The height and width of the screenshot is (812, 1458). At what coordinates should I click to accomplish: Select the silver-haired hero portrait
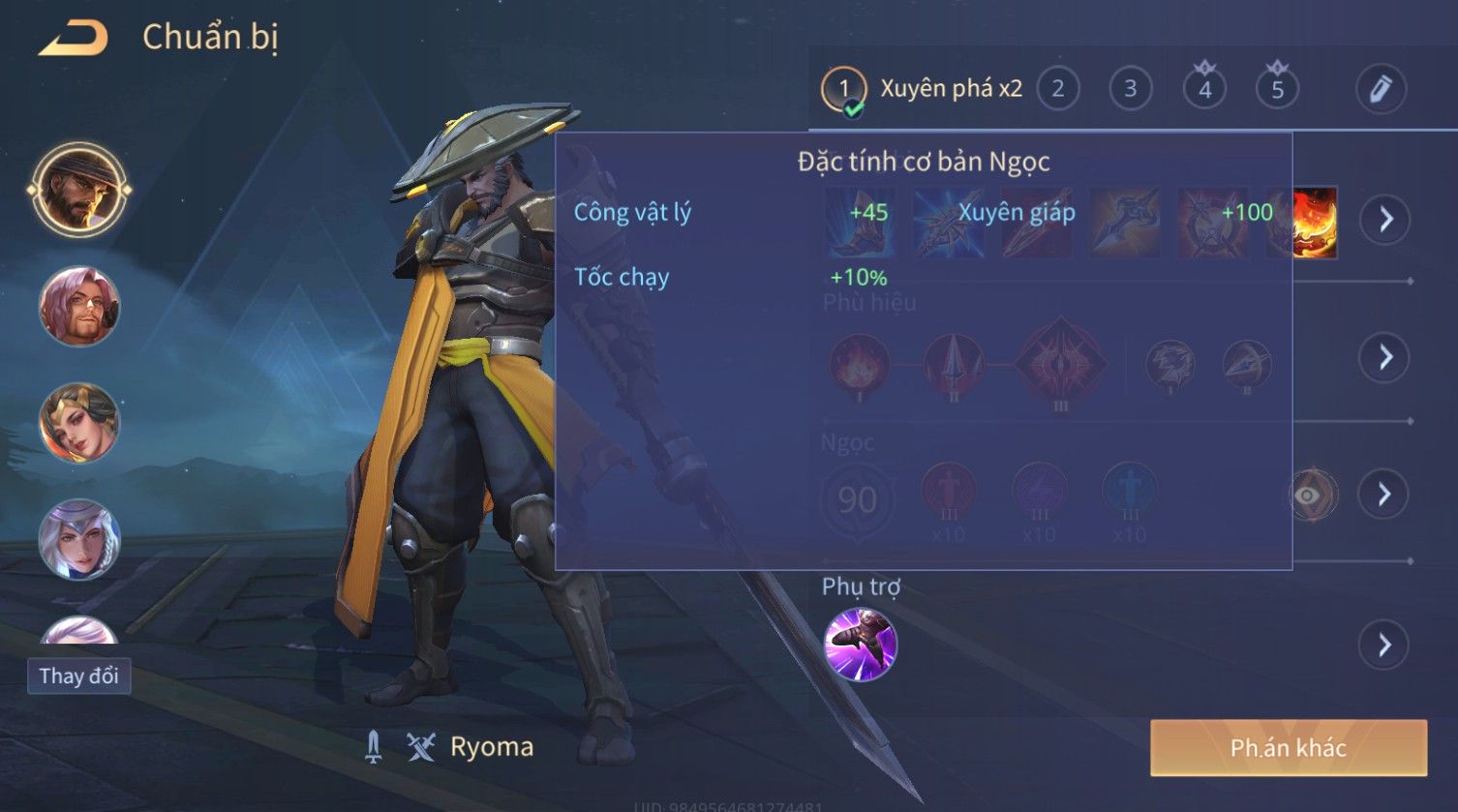[79, 539]
